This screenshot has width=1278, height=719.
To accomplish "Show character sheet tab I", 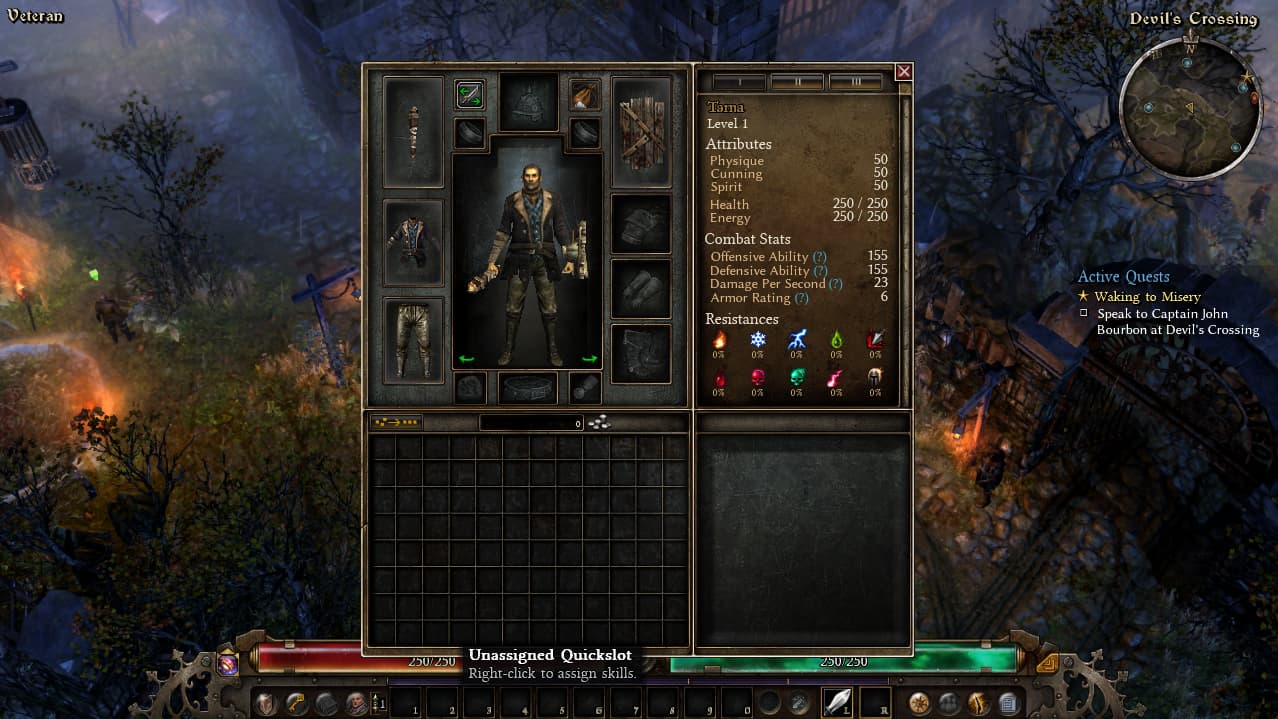I will point(739,82).
